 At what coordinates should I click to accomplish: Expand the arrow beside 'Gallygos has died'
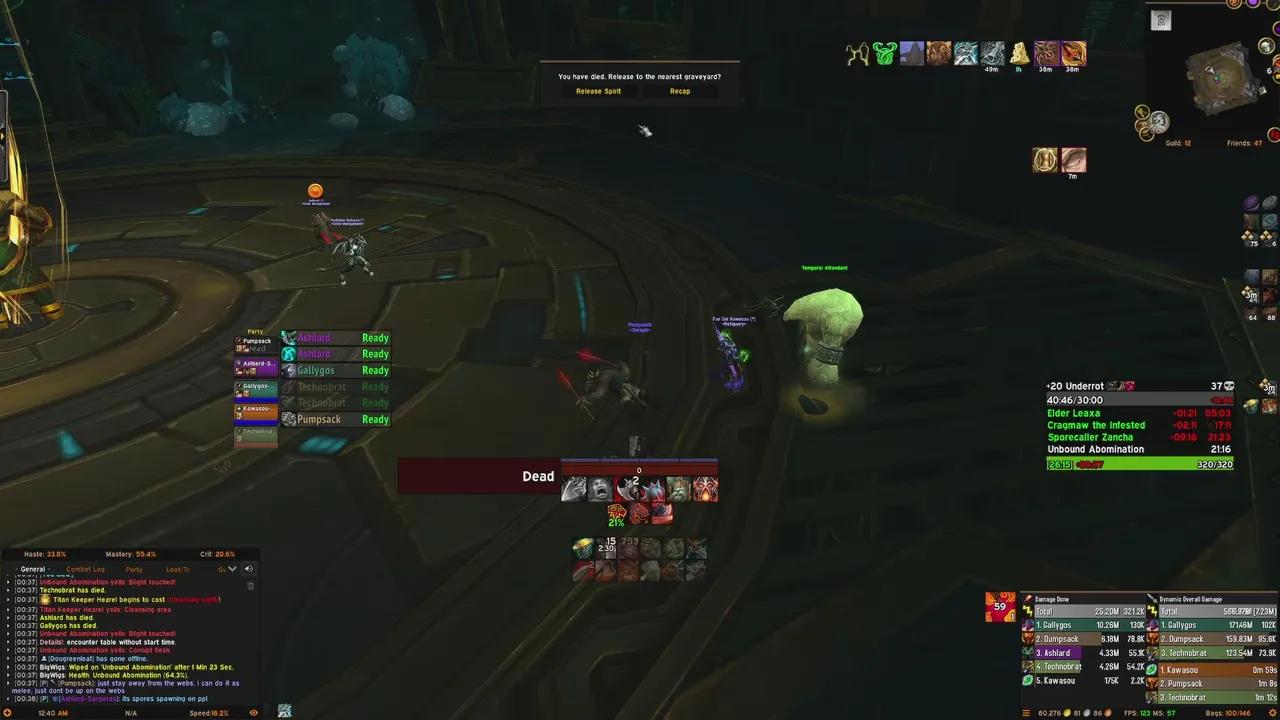[x=8, y=625]
